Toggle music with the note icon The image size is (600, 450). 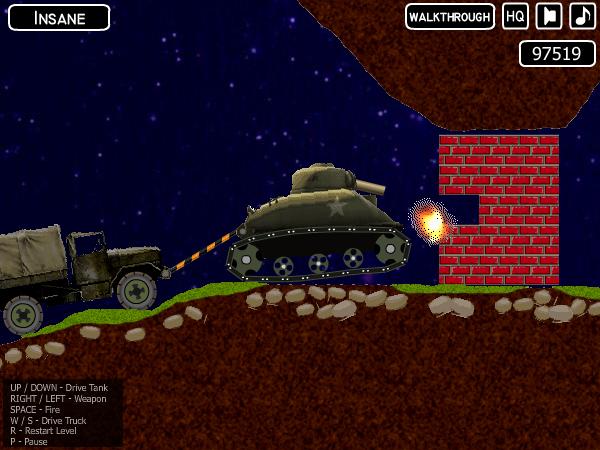coord(582,17)
